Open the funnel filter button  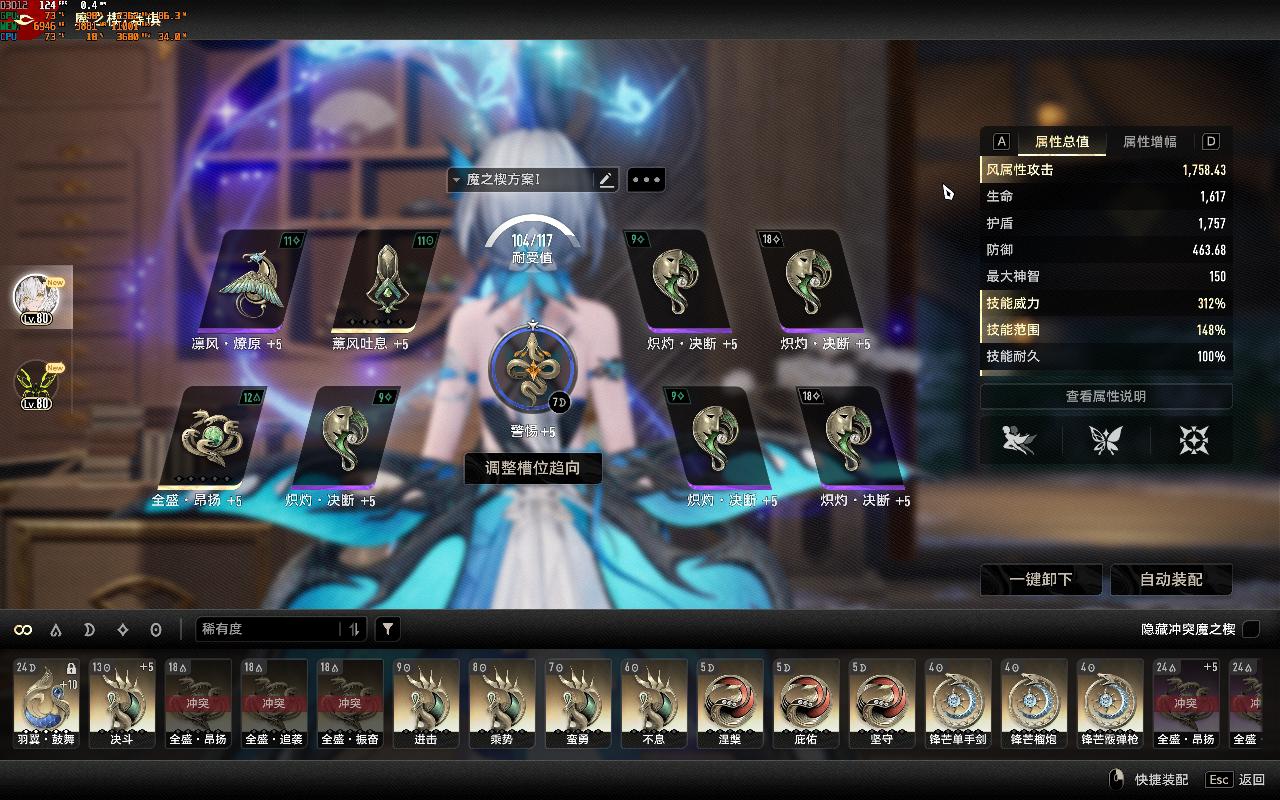(388, 629)
